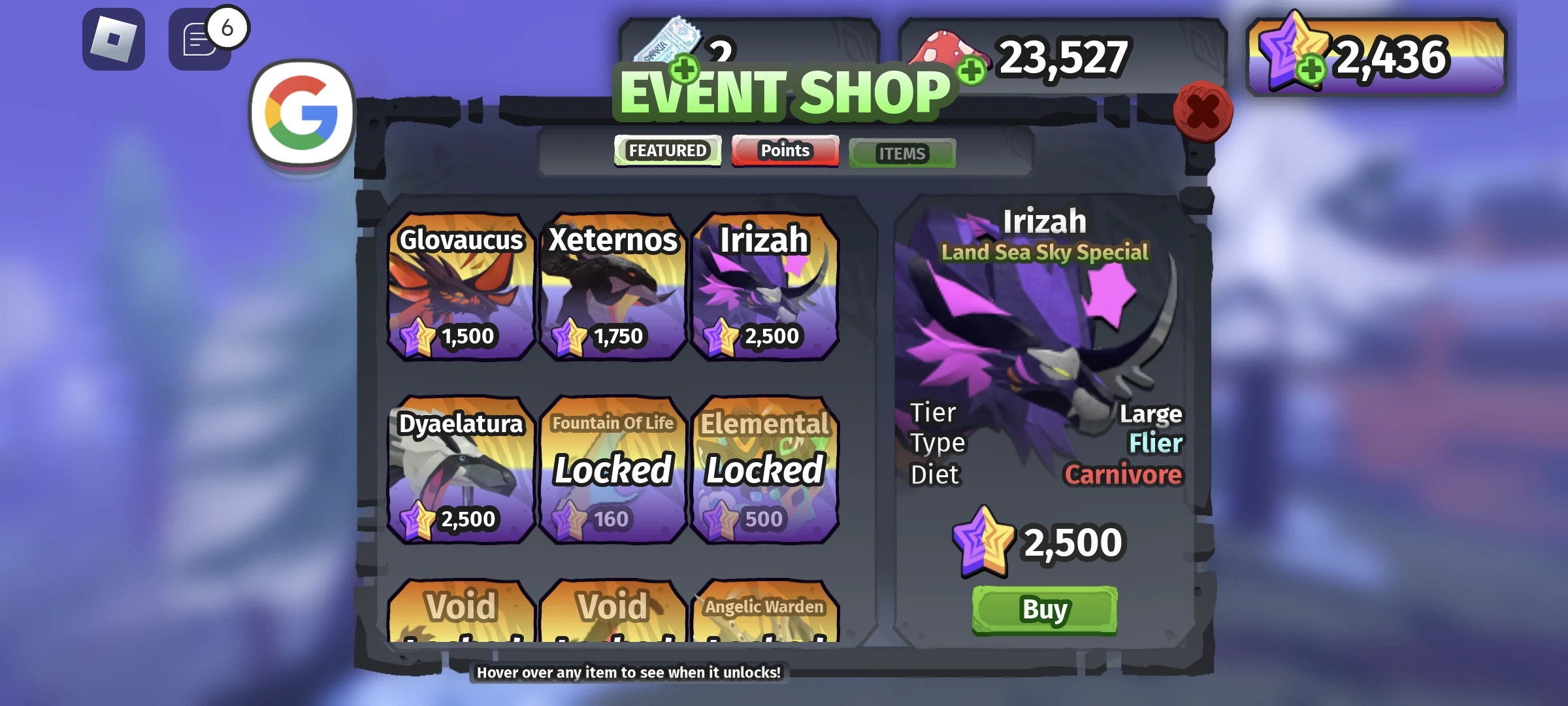The image size is (1568, 706).
Task: Switch to the FEATURED tab
Action: coord(668,150)
